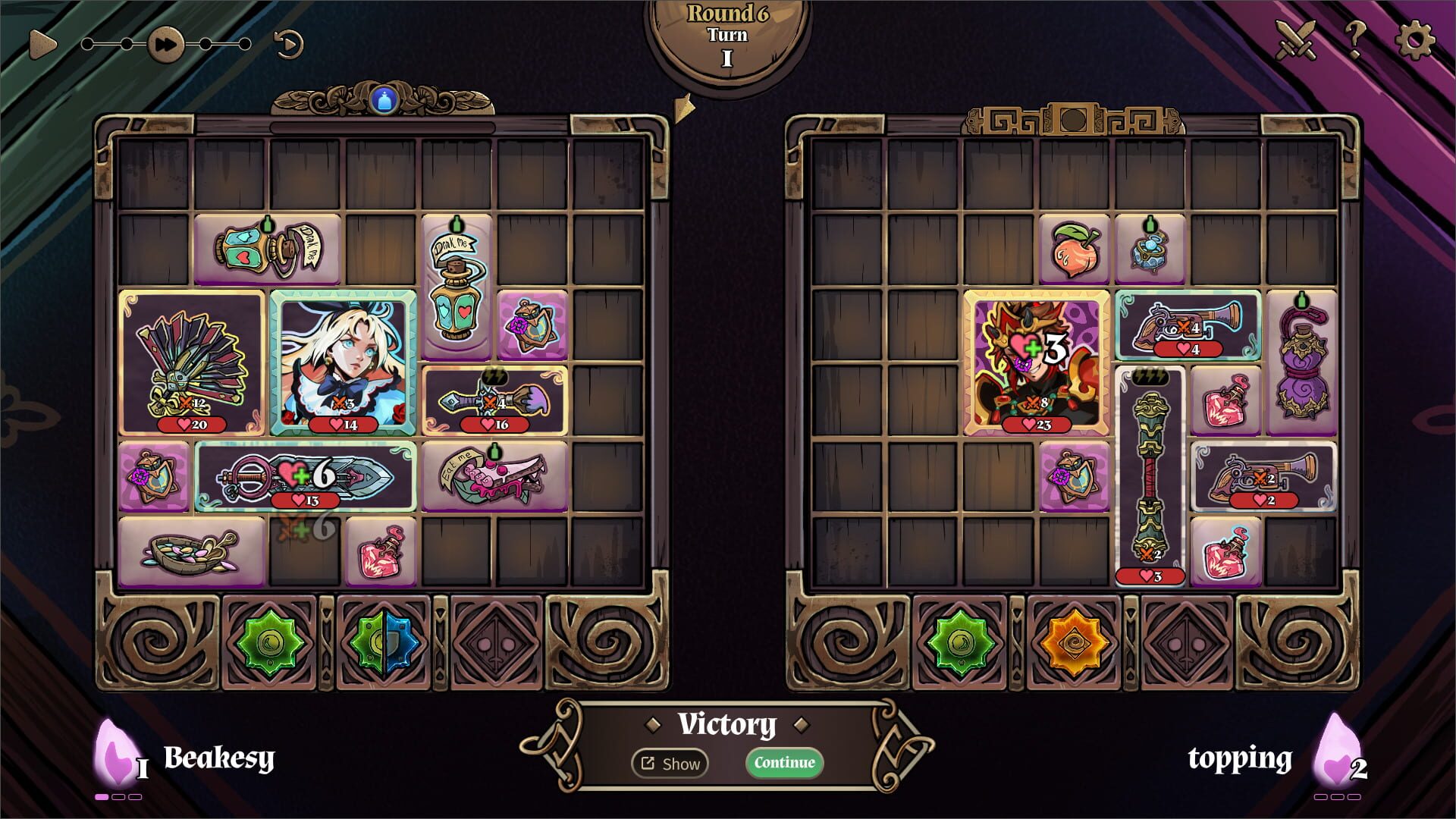Activate the fast-forward speed control
1456x819 pixels.
pyautogui.click(x=165, y=44)
